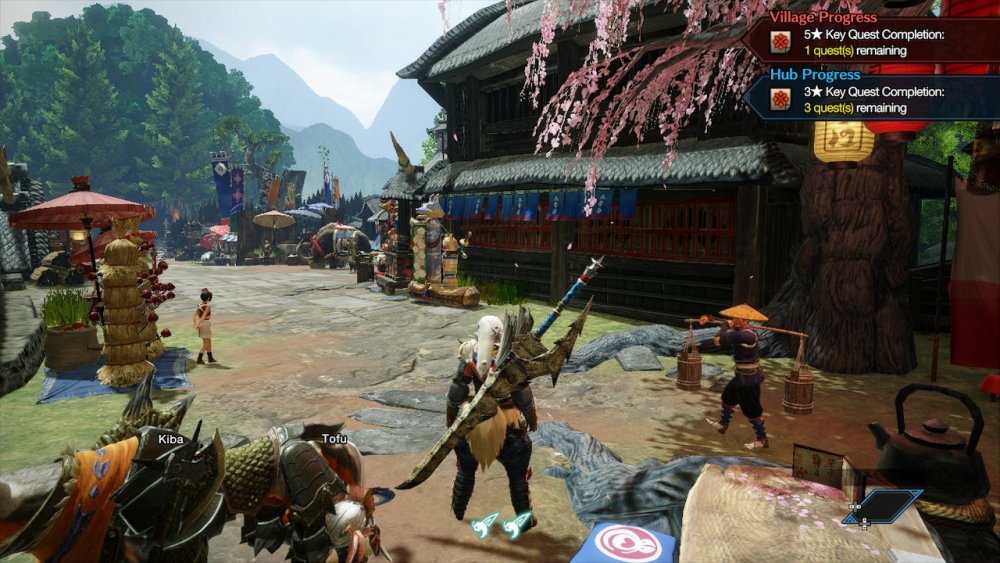Click the Hub key quest emblem icon
This screenshot has height=563, width=1000.
tap(781, 99)
